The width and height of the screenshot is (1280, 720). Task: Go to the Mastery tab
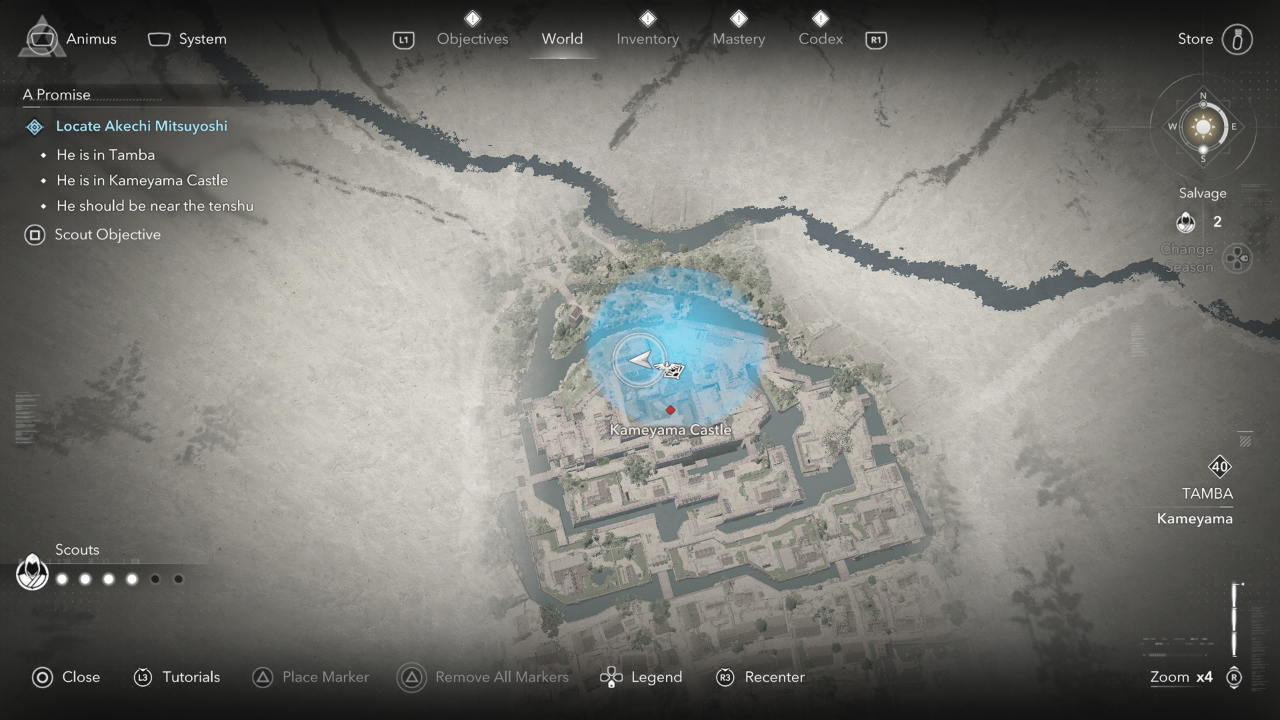pos(738,39)
